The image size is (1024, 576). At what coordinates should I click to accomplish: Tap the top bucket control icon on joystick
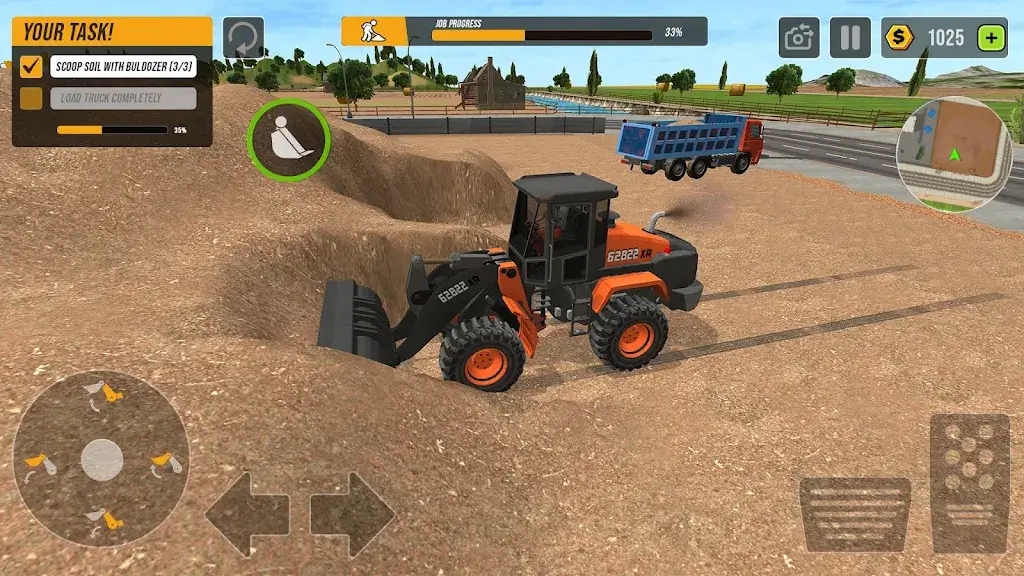coord(102,392)
